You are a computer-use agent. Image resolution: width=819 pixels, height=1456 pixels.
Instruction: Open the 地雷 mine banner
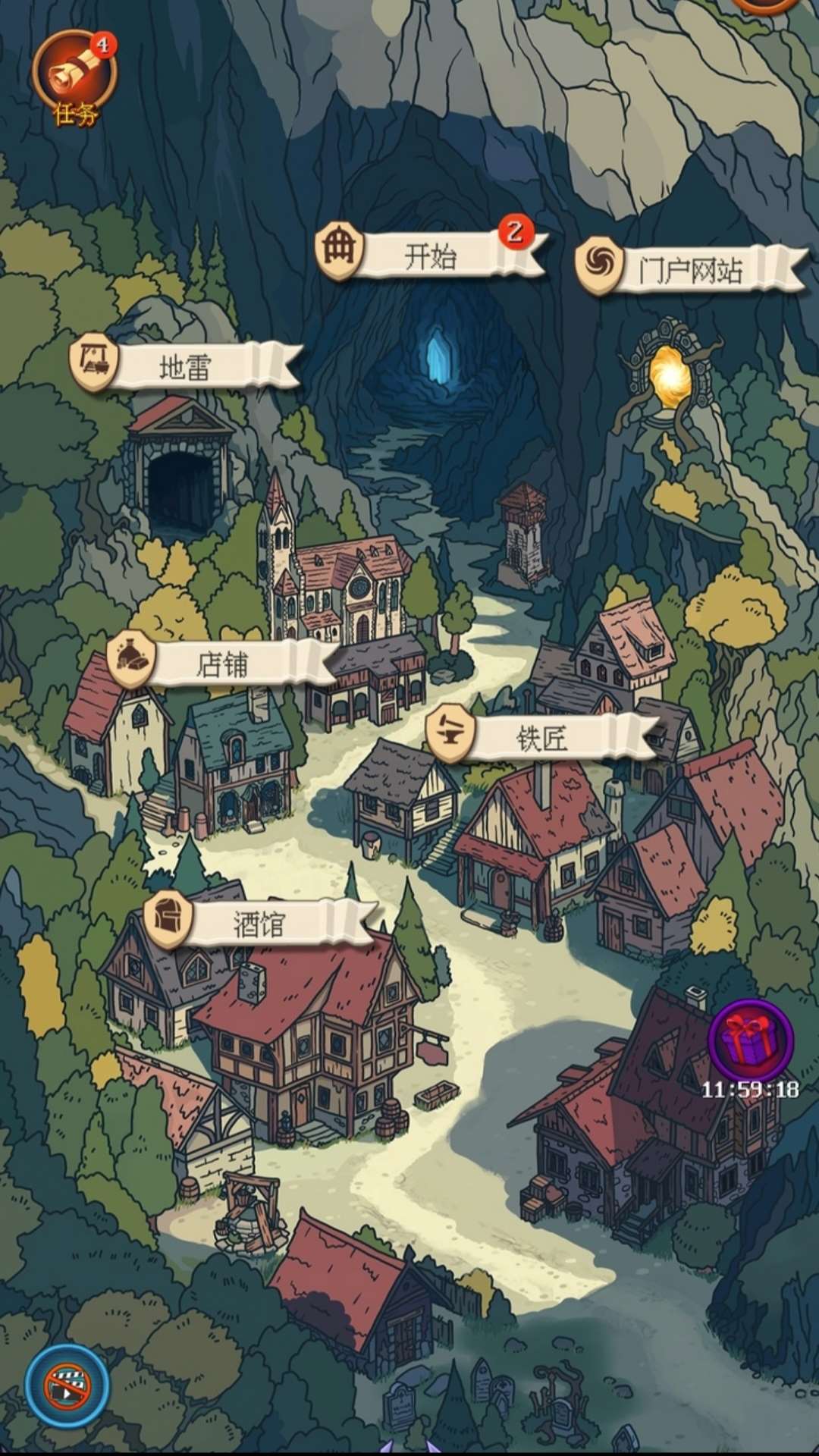click(185, 367)
